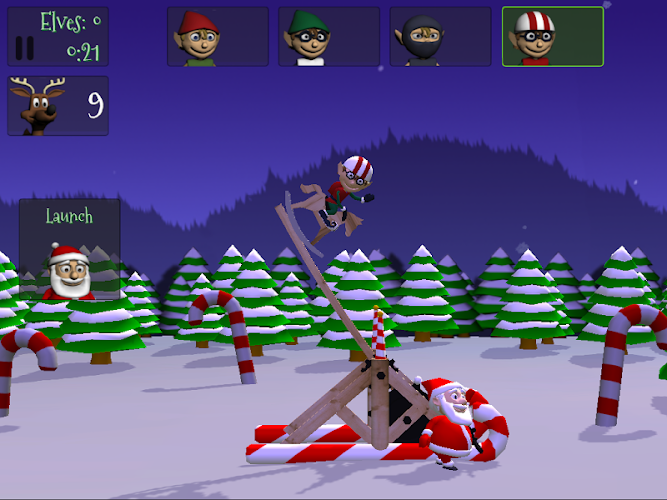667x500 pixels.
Task: Select the red-hat elf portrait
Action: [218, 37]
